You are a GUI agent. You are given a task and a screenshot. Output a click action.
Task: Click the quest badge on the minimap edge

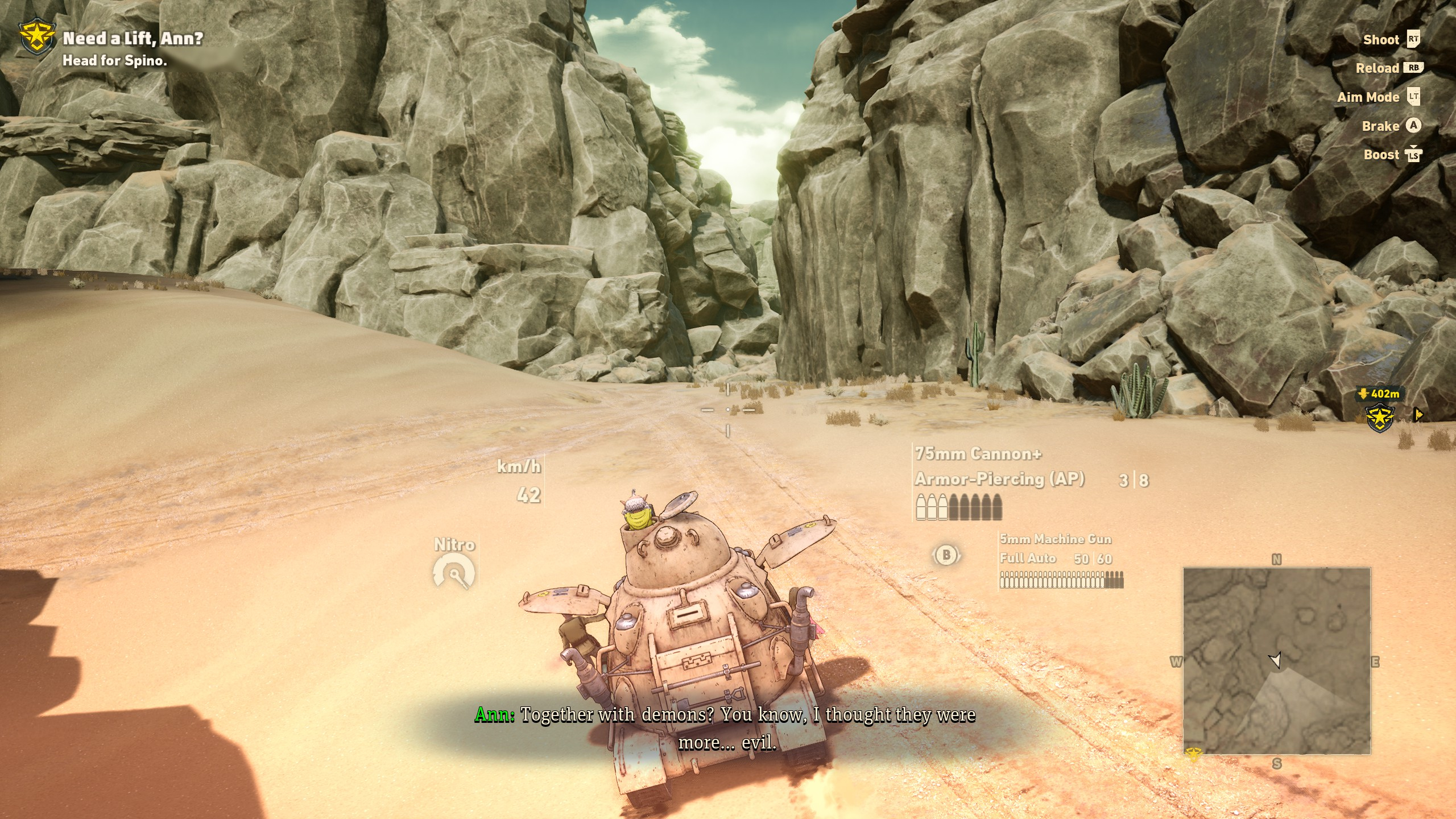(1193, 754)
